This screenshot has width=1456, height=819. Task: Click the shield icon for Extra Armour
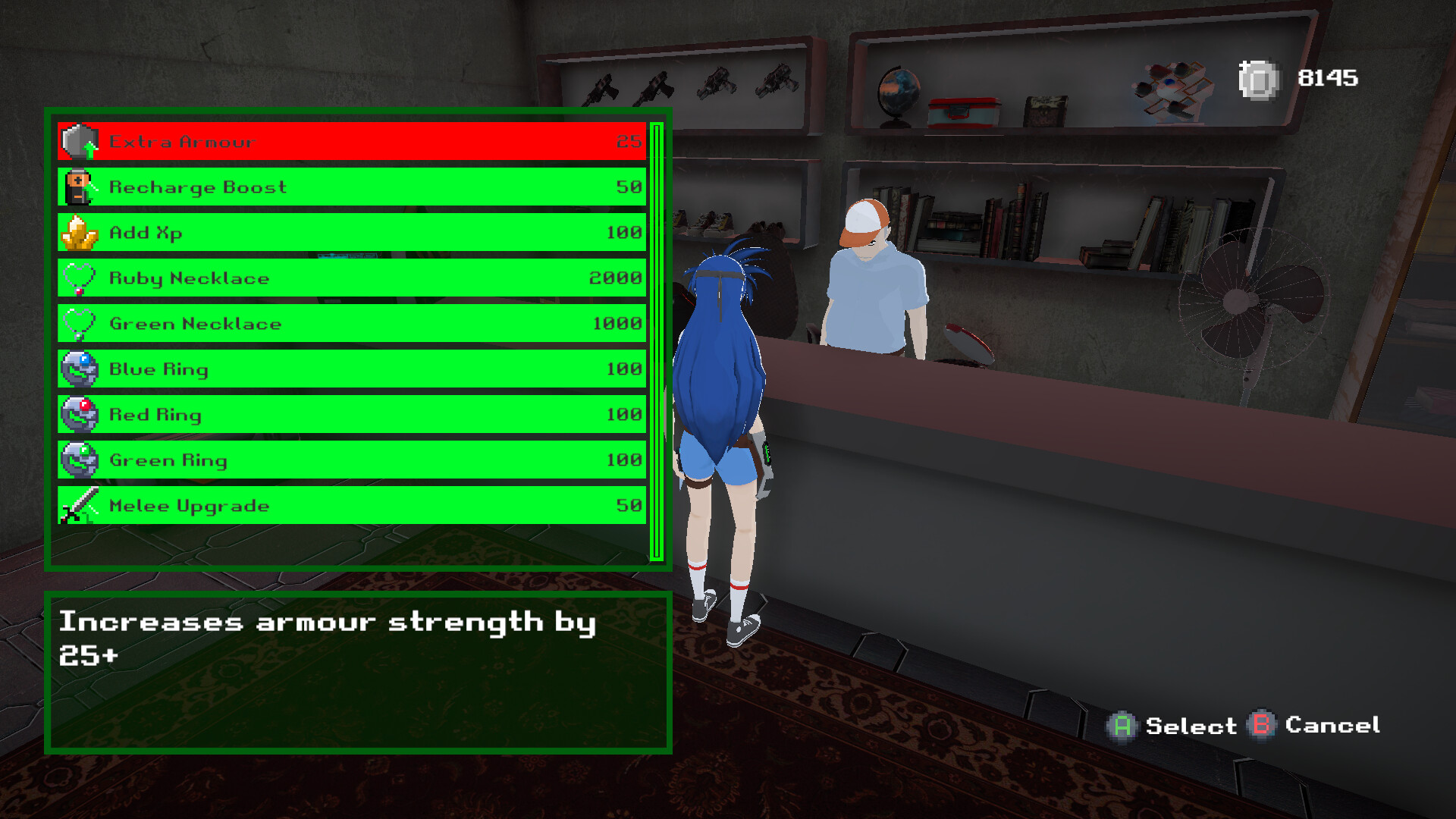76,140
